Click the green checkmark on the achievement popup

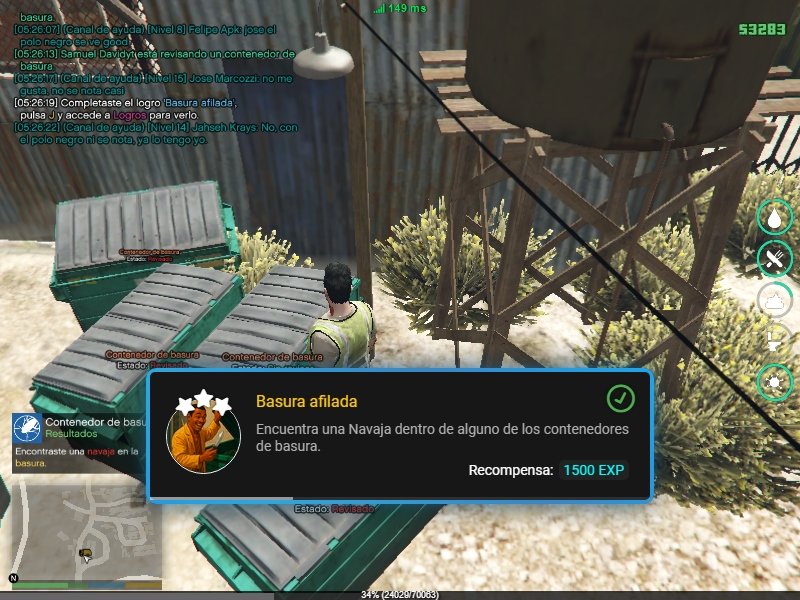point(621,399)
